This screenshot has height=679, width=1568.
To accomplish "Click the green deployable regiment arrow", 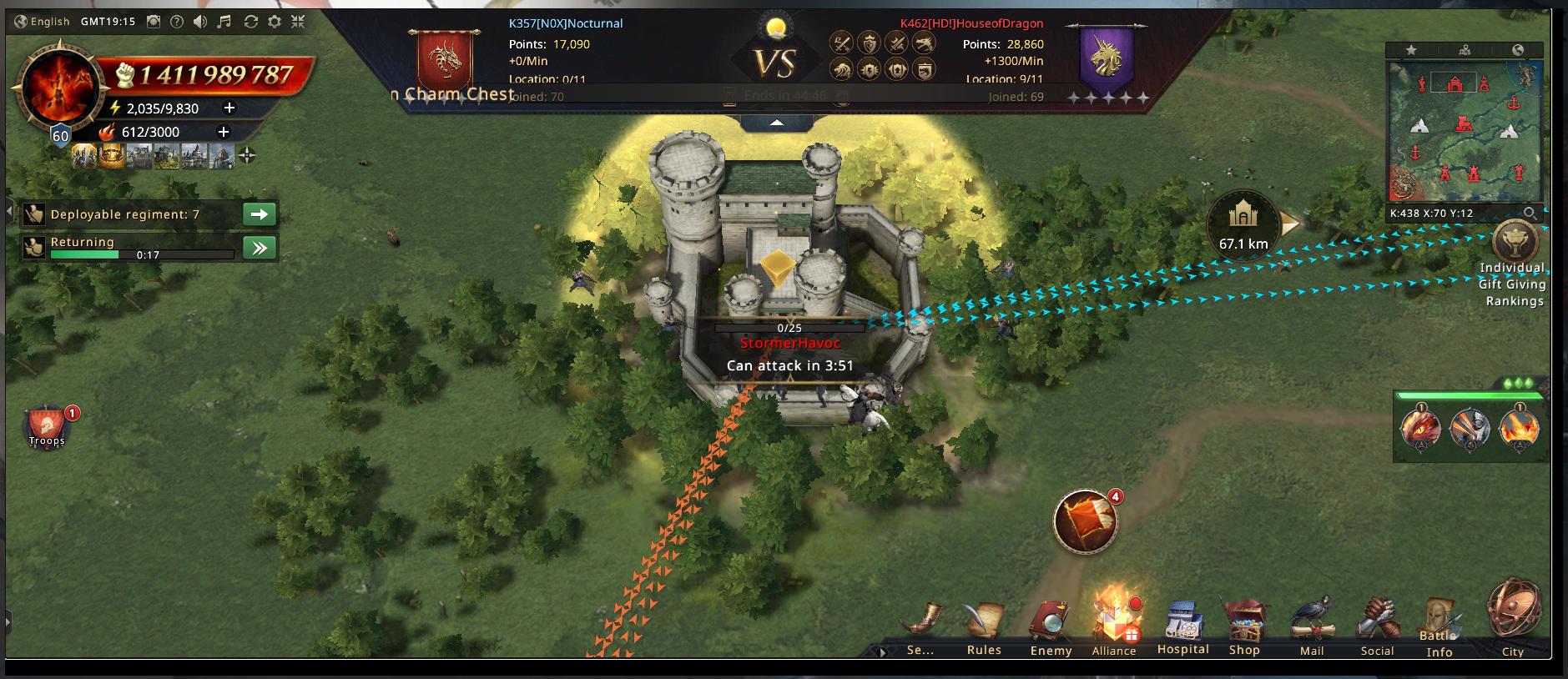I will 260,214.
